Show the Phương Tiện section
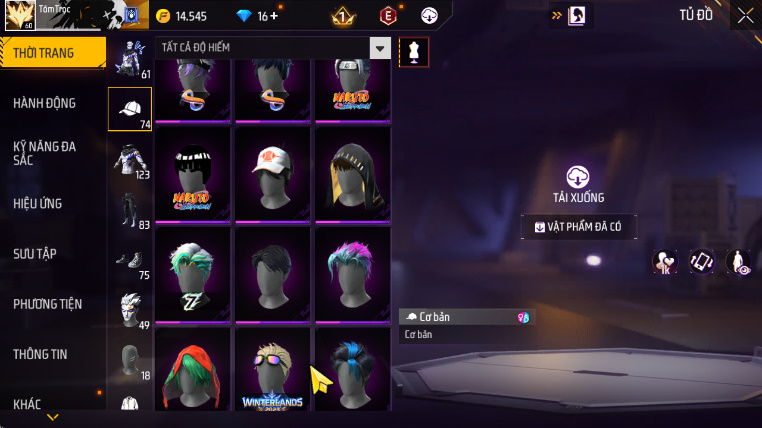The height and width of the screenshot is (428, 762). 48,304
